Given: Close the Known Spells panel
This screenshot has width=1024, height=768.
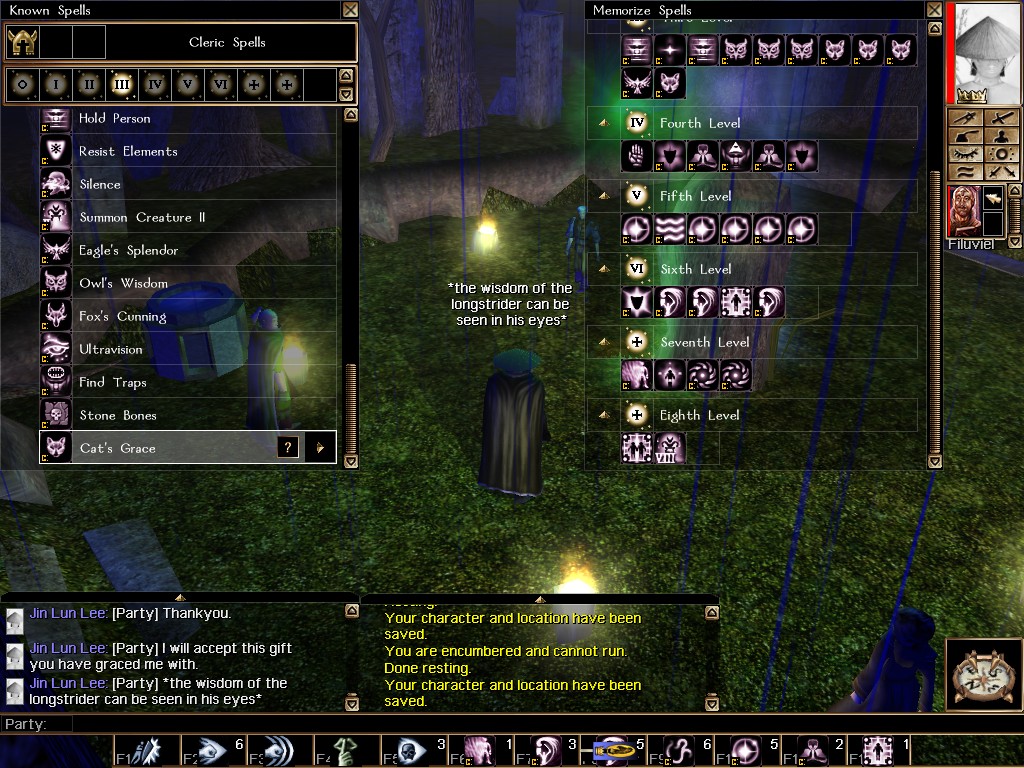Looking at the screenshot, I should pyautogui.click(x=350, y=10).
